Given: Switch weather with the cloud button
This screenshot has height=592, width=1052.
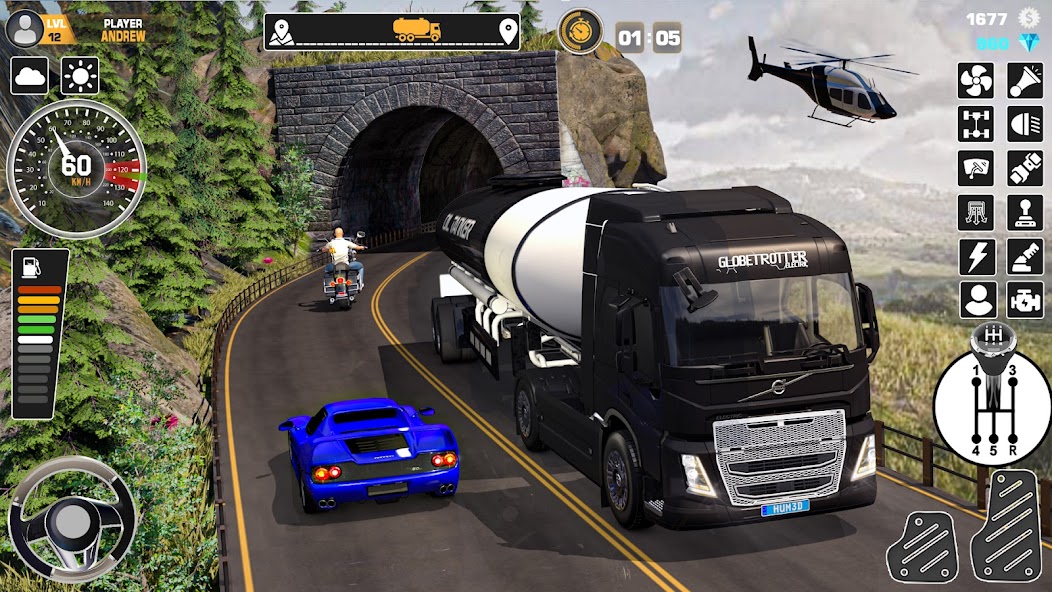Looking at the screenshot, I should pyautogui.click(x=30, y=76).
